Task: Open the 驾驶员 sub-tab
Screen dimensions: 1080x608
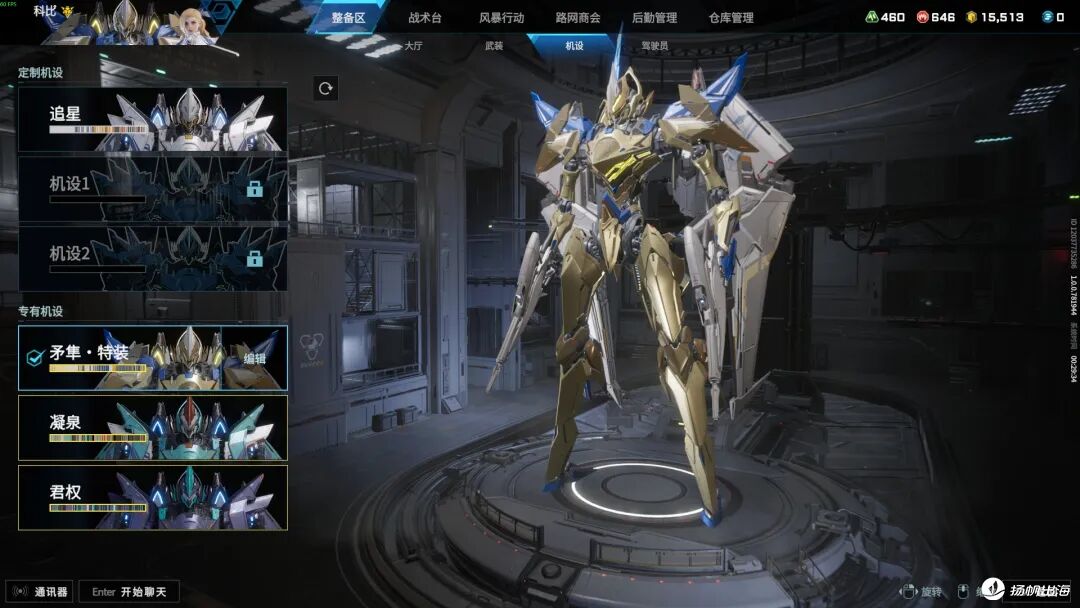Action: 655,46
